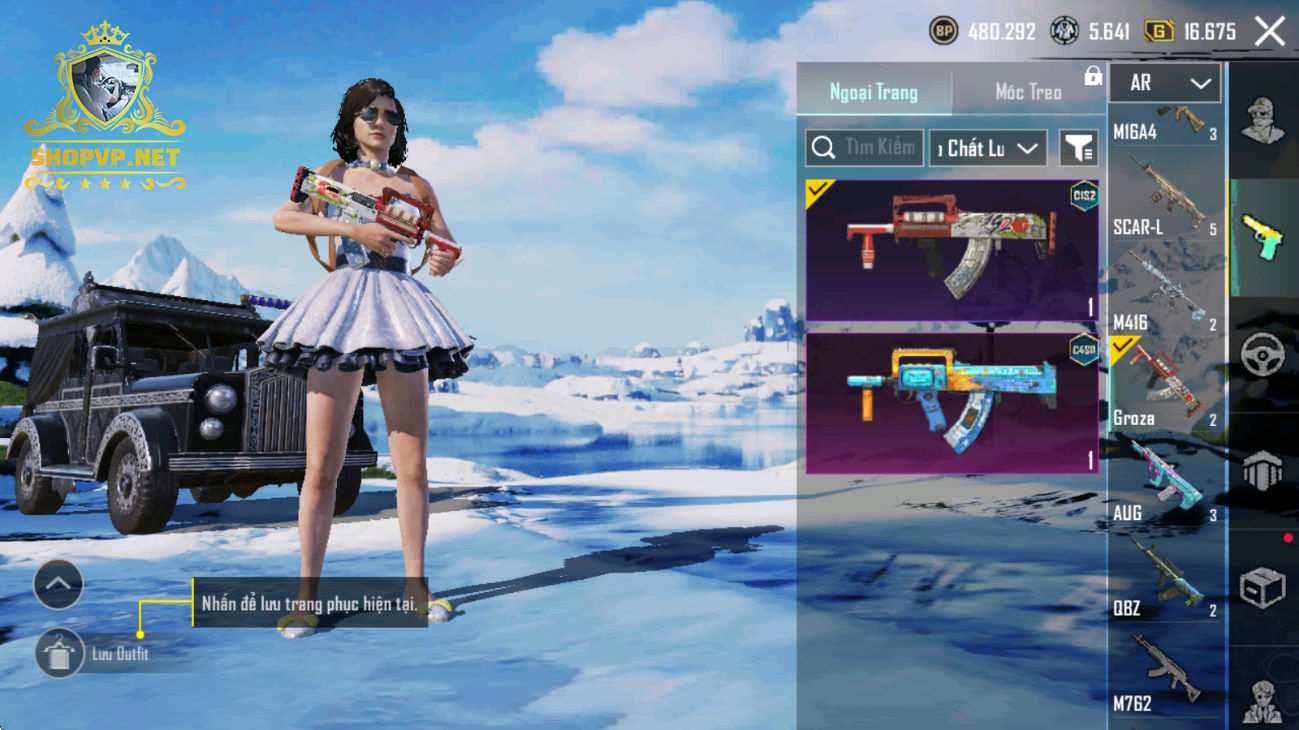Image resolution: width=1299 pixels, height=730 pixels.
Task: Click the Lưu Outfit save button
Action: (x=60, y=654)
